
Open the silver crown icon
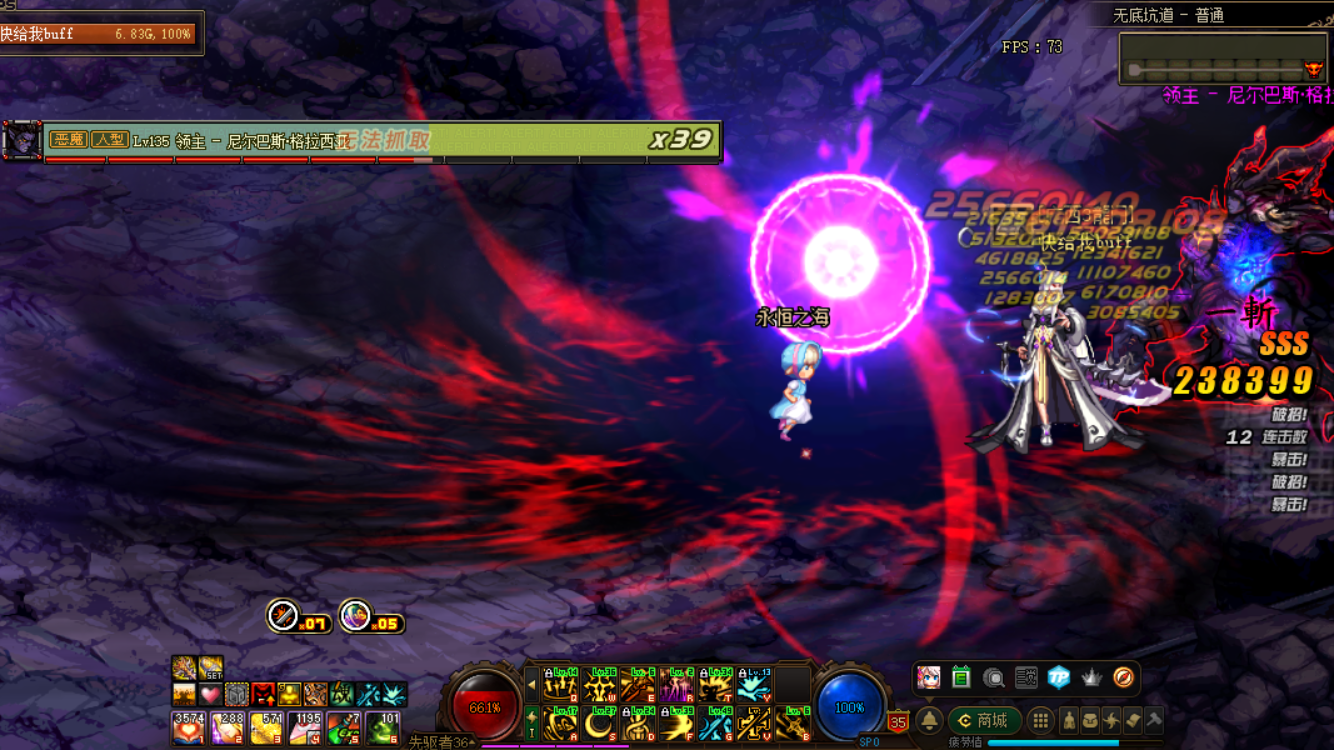[x=1091, y=678]
